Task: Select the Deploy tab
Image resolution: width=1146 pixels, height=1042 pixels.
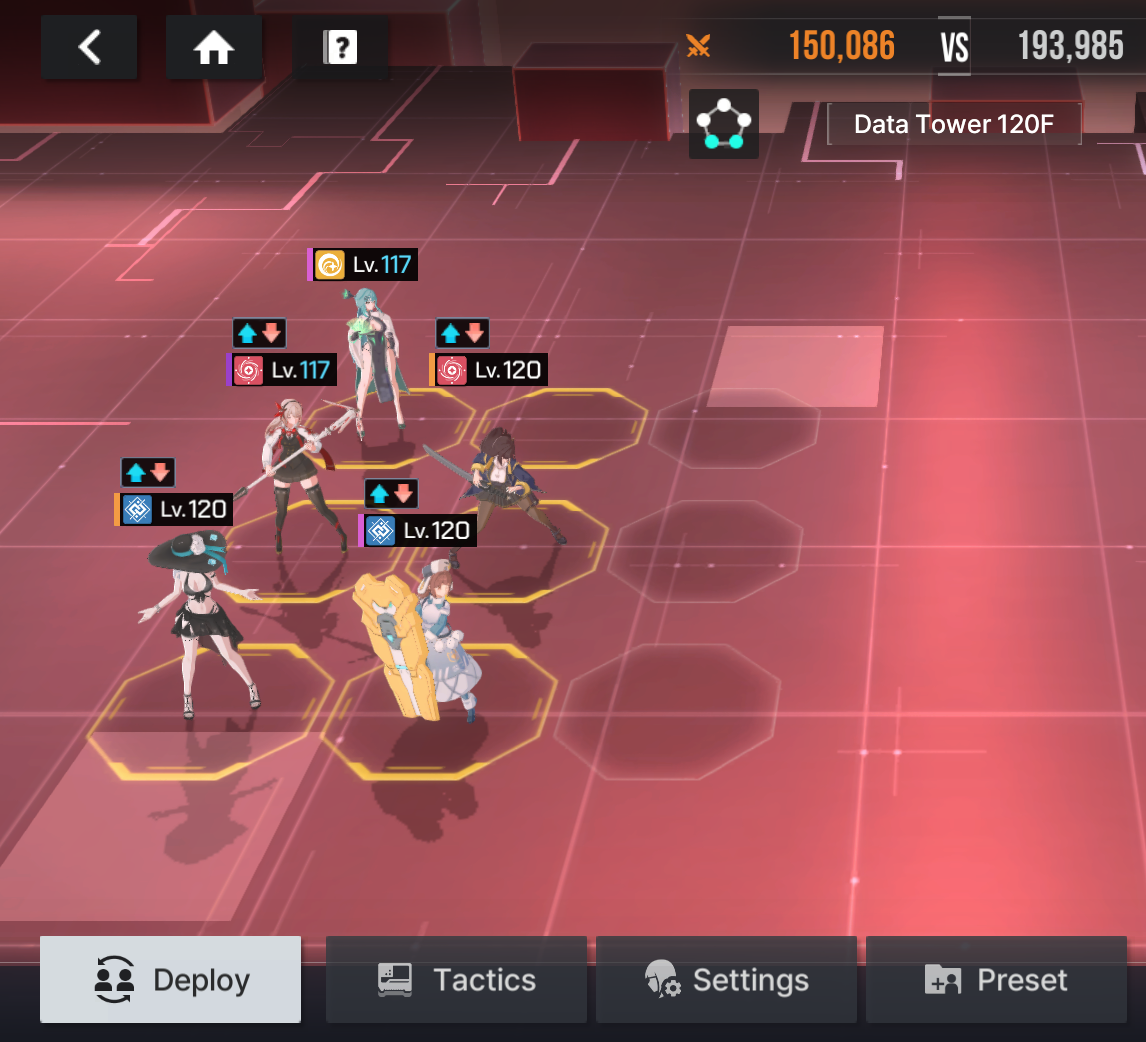Action: click(x=170, y=980)
